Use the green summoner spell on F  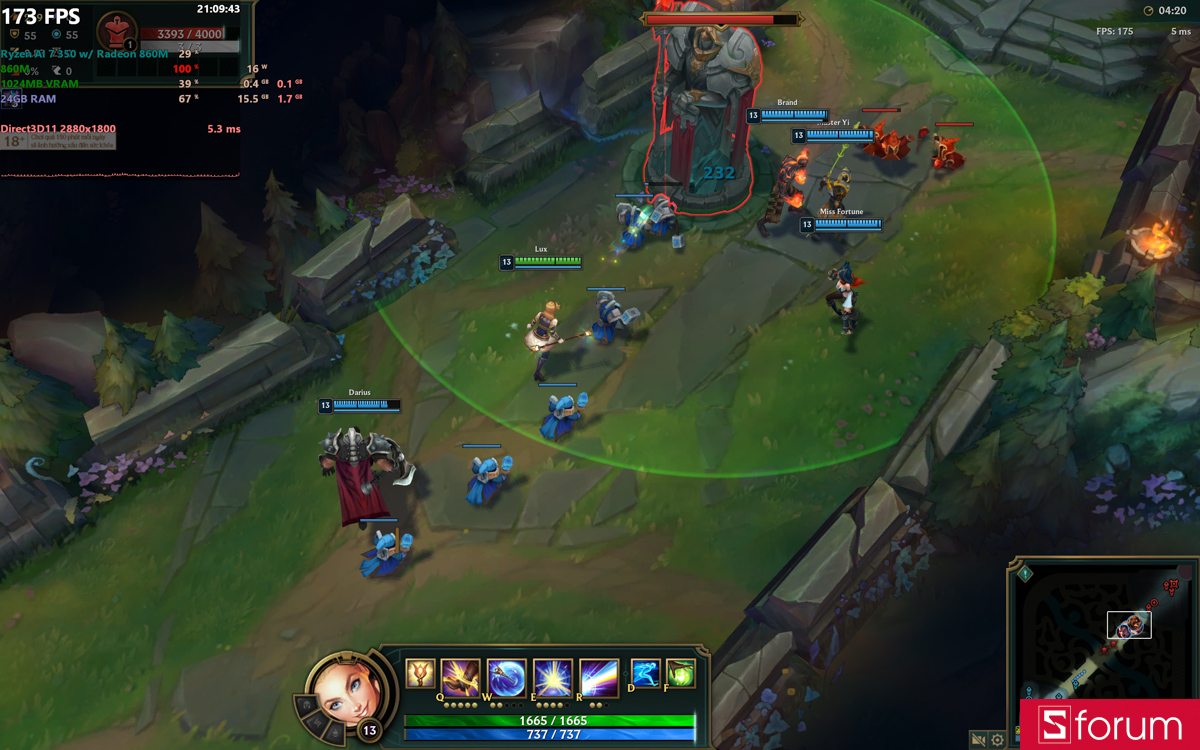pyautogui.click(x=680, y=673)
